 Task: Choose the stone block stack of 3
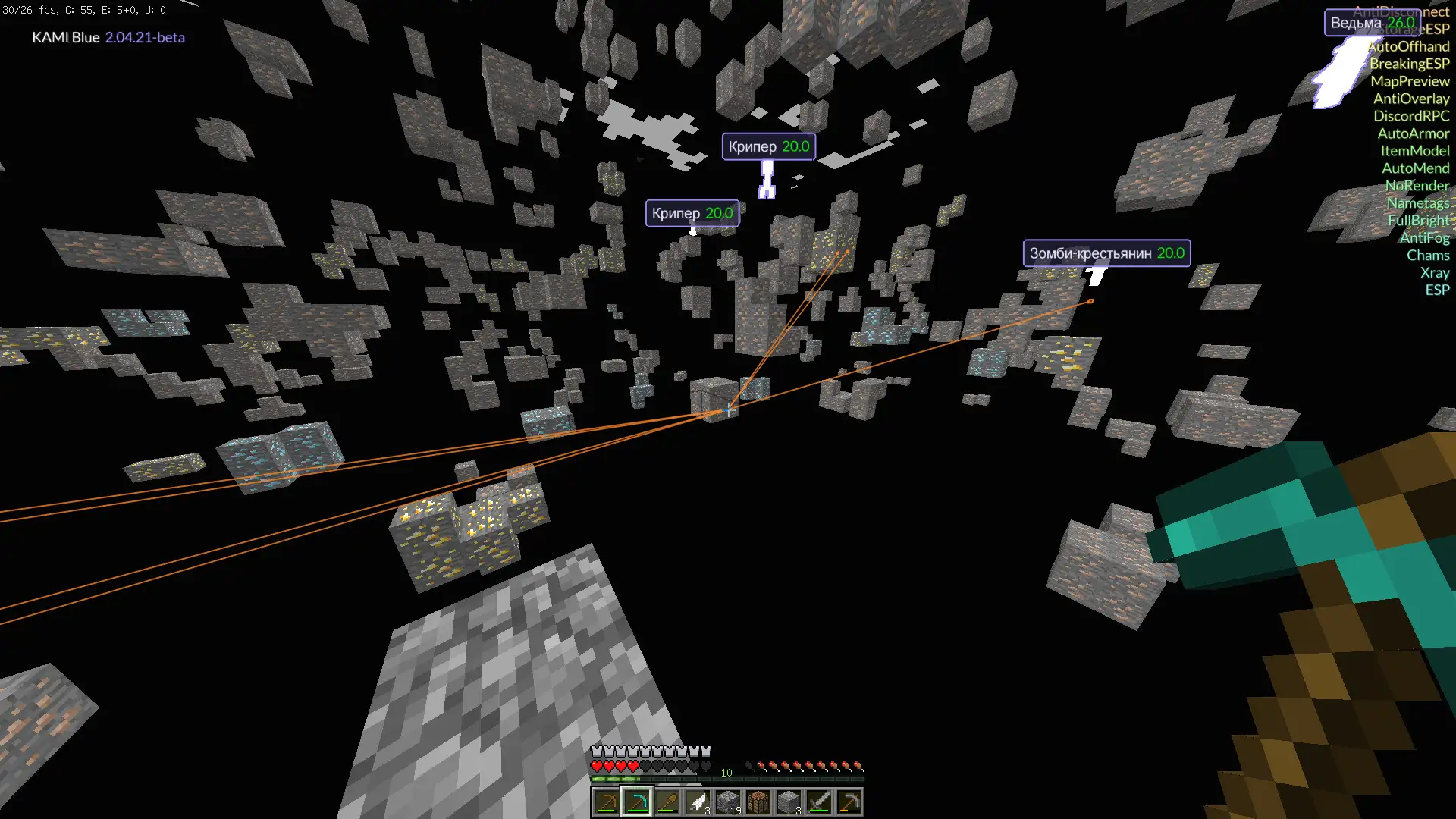click(x=788, y=802)
